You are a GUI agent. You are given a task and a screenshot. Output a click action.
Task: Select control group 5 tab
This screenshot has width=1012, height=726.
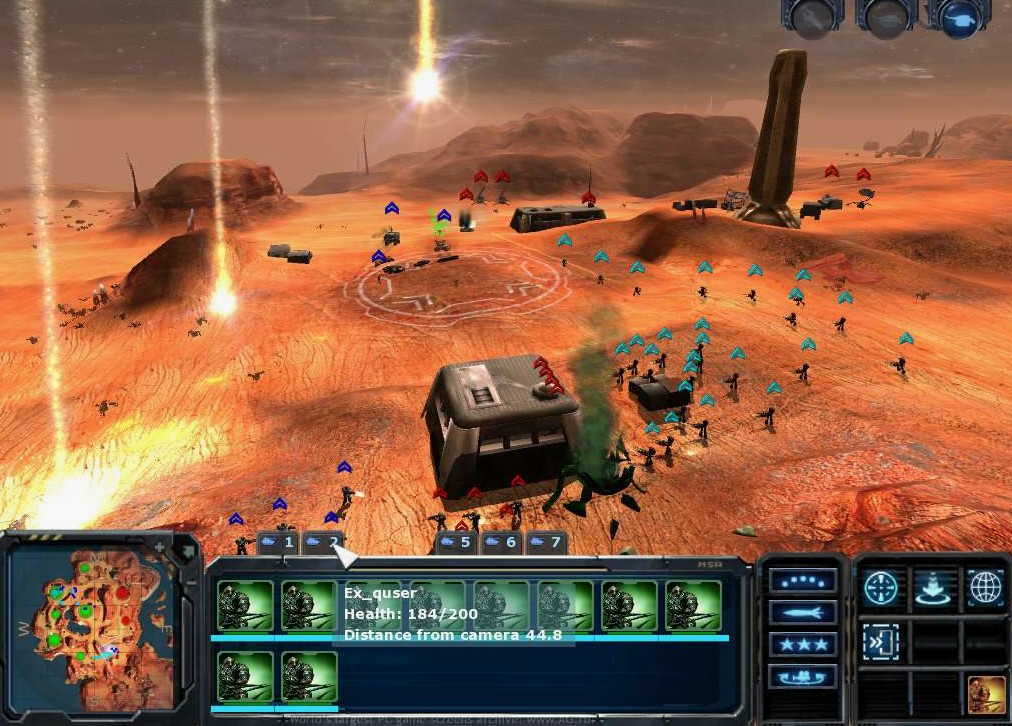(456, 542)
